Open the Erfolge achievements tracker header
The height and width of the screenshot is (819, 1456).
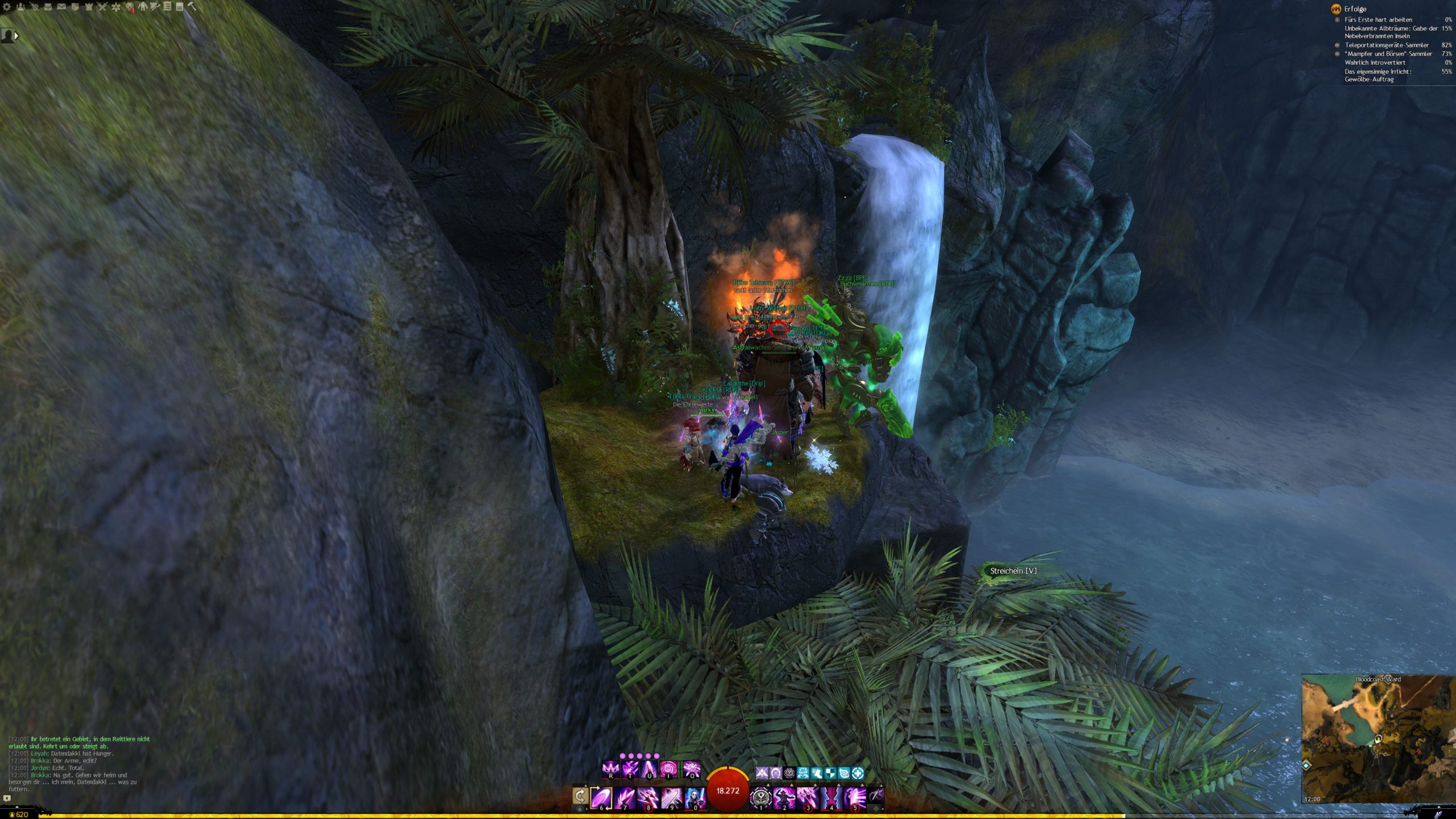(1355, 9)
